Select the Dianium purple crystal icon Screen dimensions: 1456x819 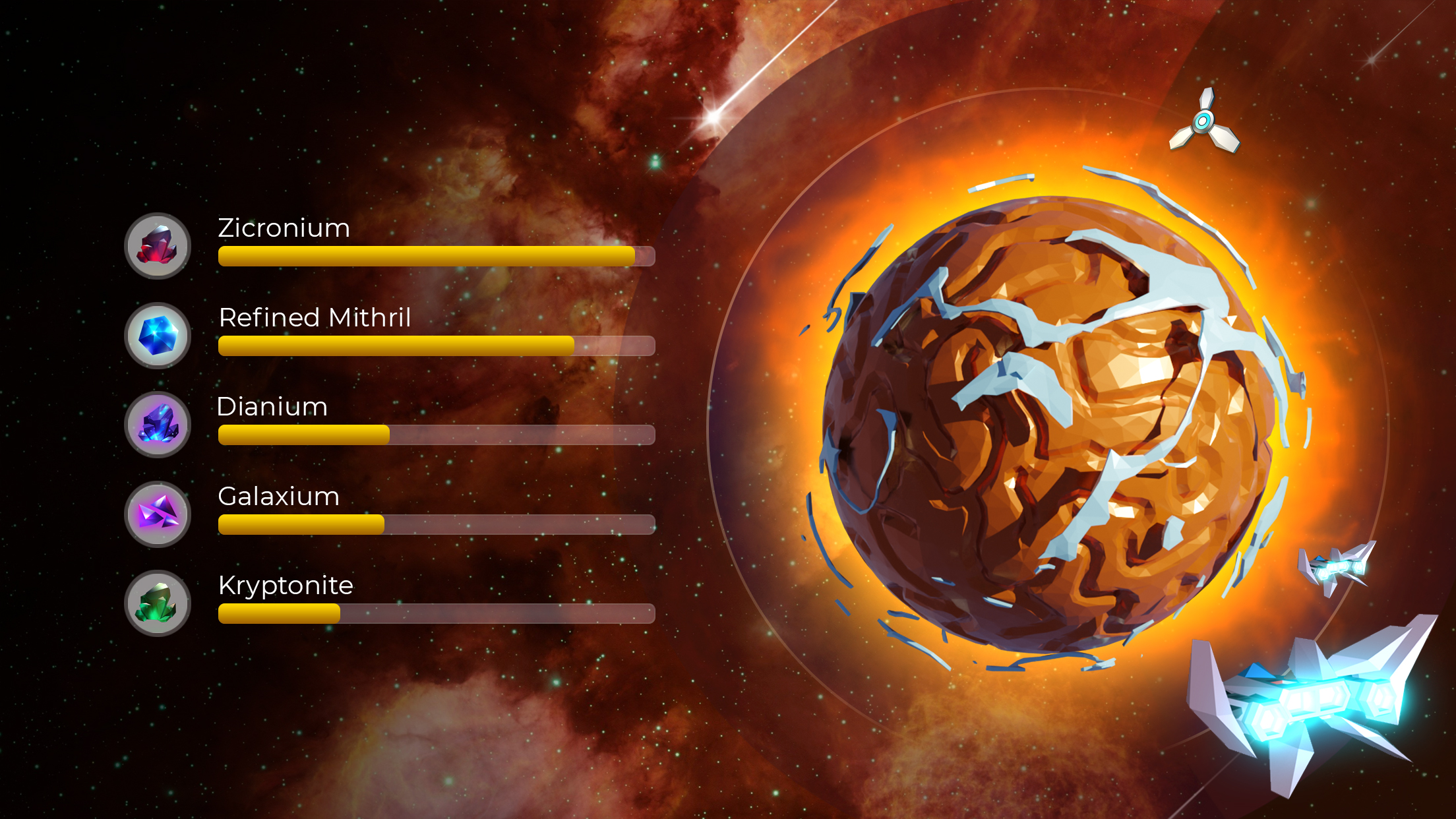point(157,425)
